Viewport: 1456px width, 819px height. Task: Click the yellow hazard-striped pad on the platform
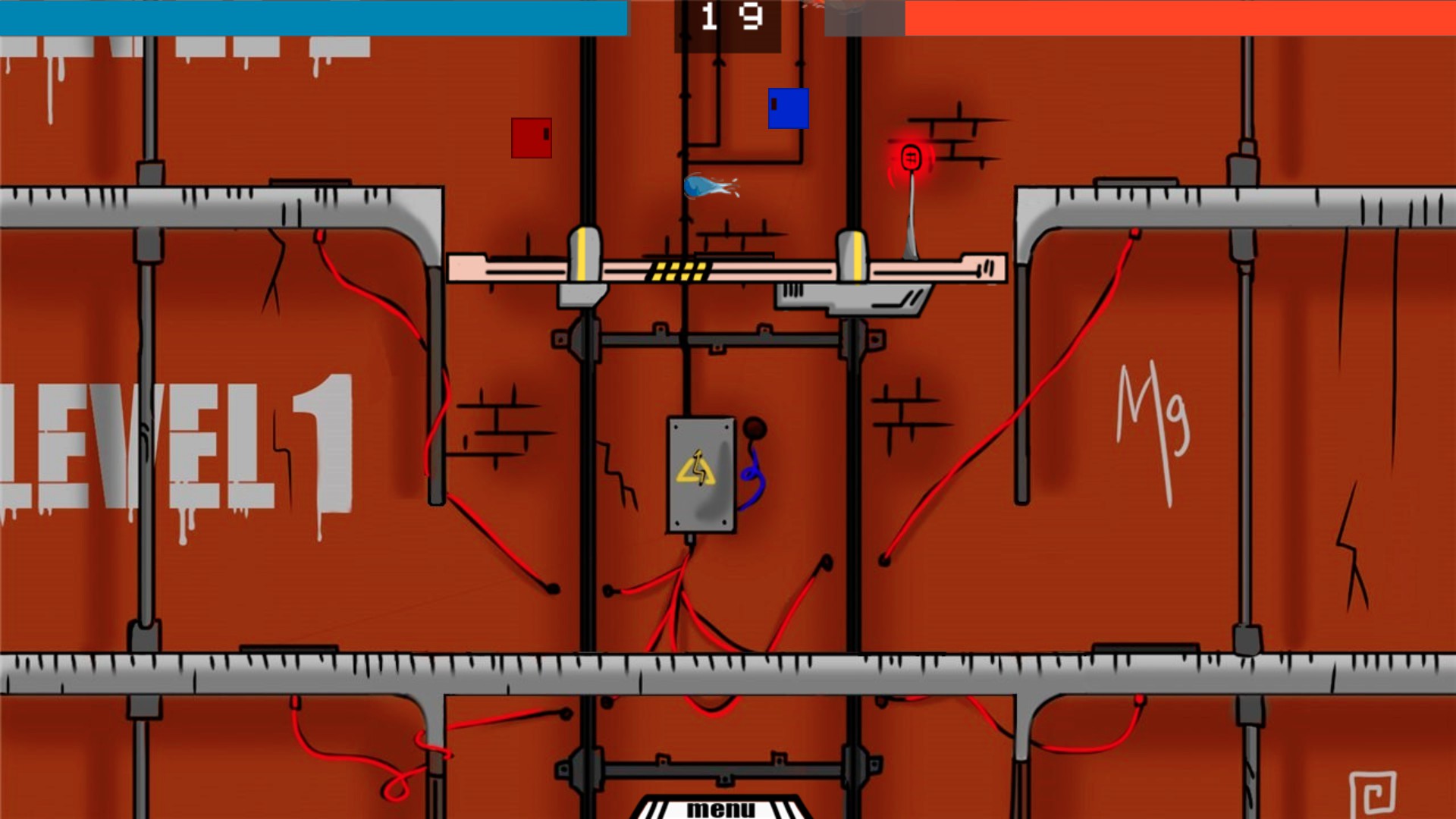680,269
